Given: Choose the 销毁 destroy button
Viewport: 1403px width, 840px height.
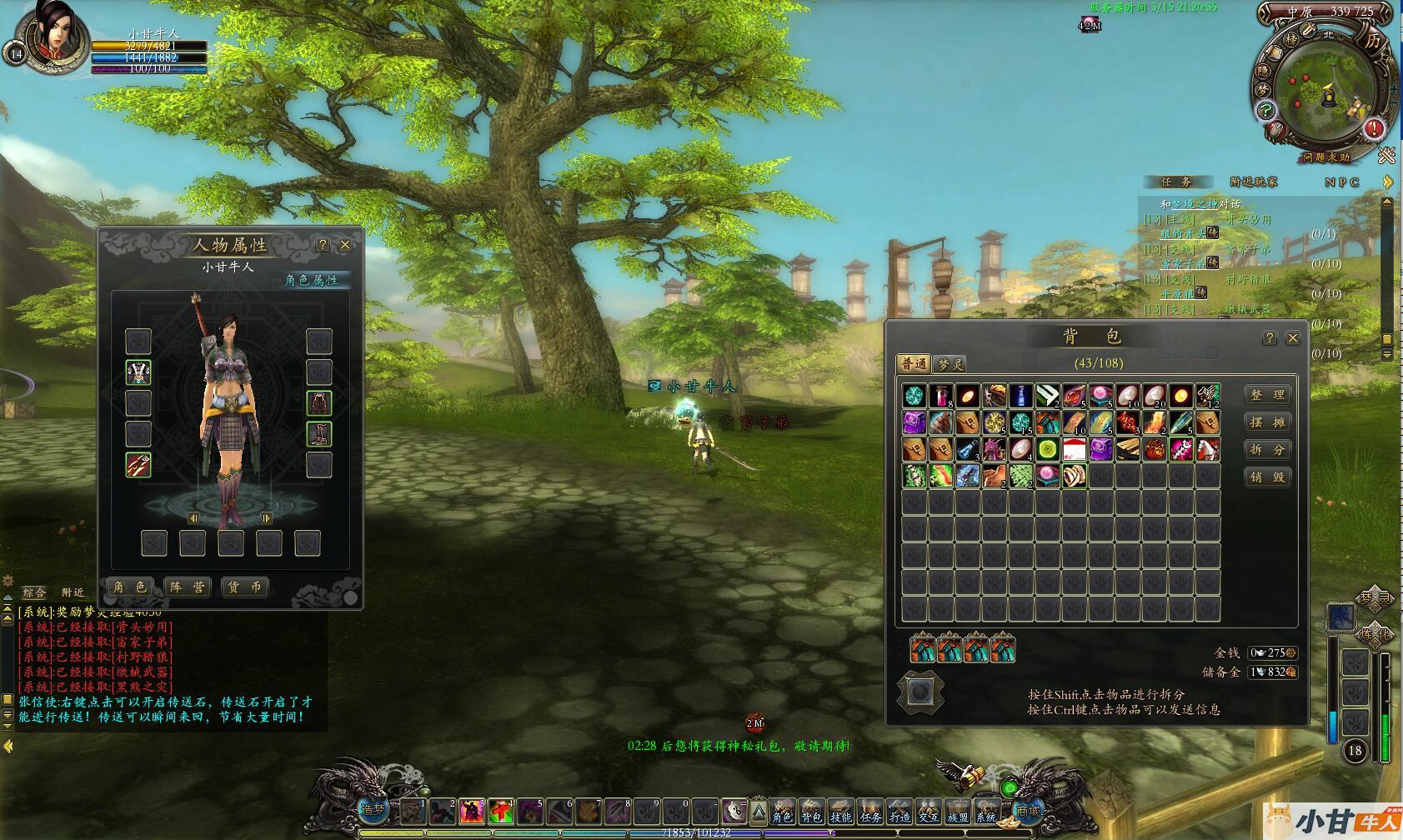Looking at the screenshot, I should coord(1267,477).
